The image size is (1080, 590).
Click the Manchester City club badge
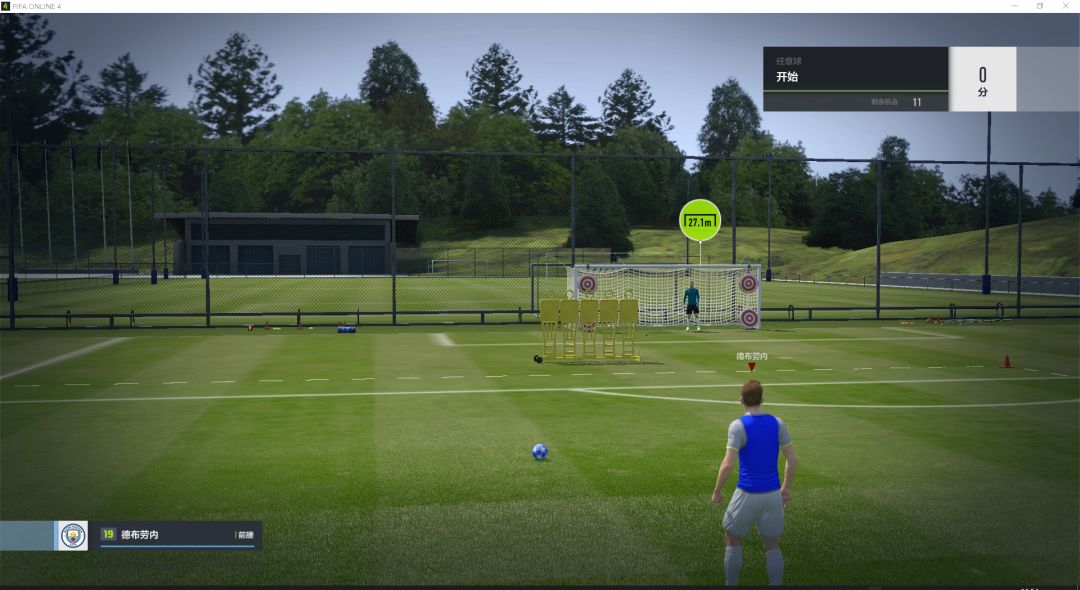72,536
